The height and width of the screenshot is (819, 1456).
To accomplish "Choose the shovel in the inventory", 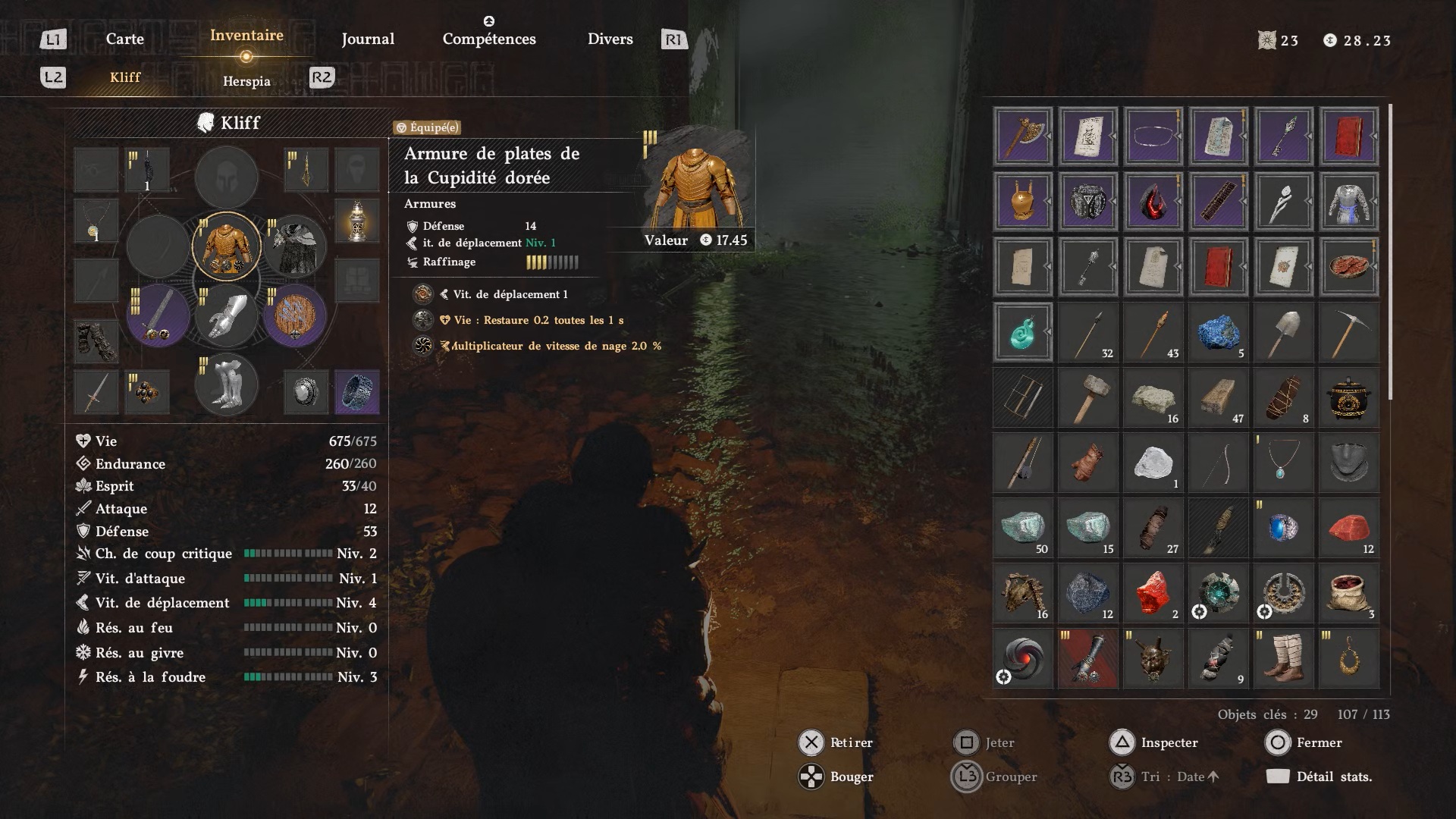I will tap(1283, 332).
